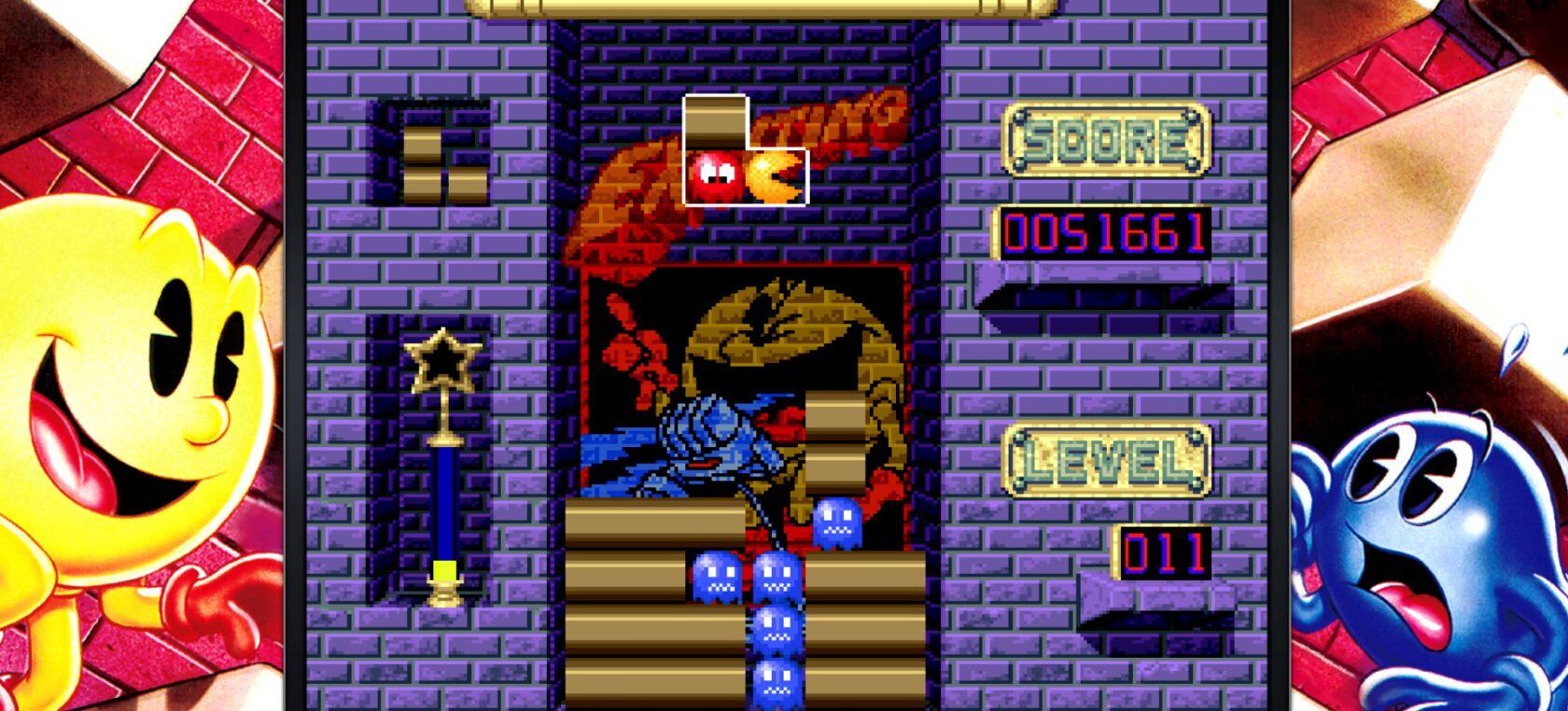Viewport: 1568px width, 711px height.
Task: Click the LEVEL plaque label
Action: (x=1106, y=457)
